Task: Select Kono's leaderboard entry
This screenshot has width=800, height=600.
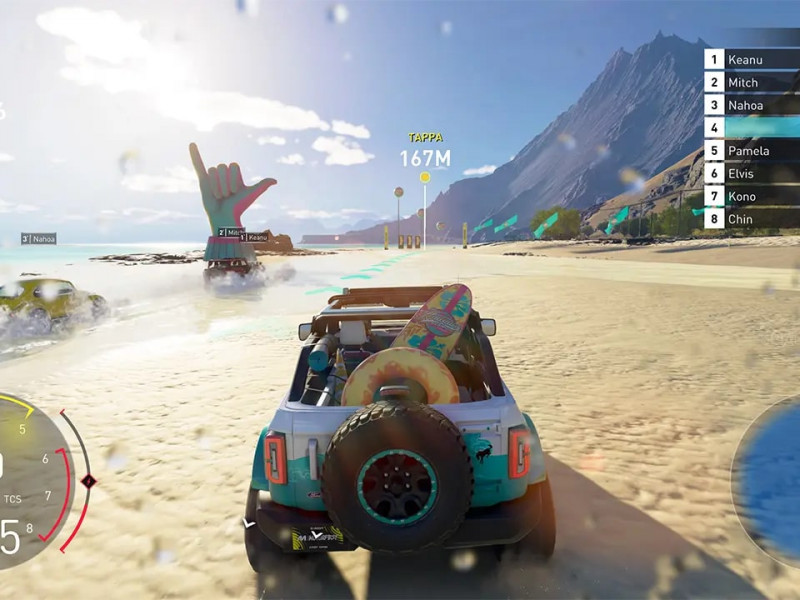Action: click(750, 196)
